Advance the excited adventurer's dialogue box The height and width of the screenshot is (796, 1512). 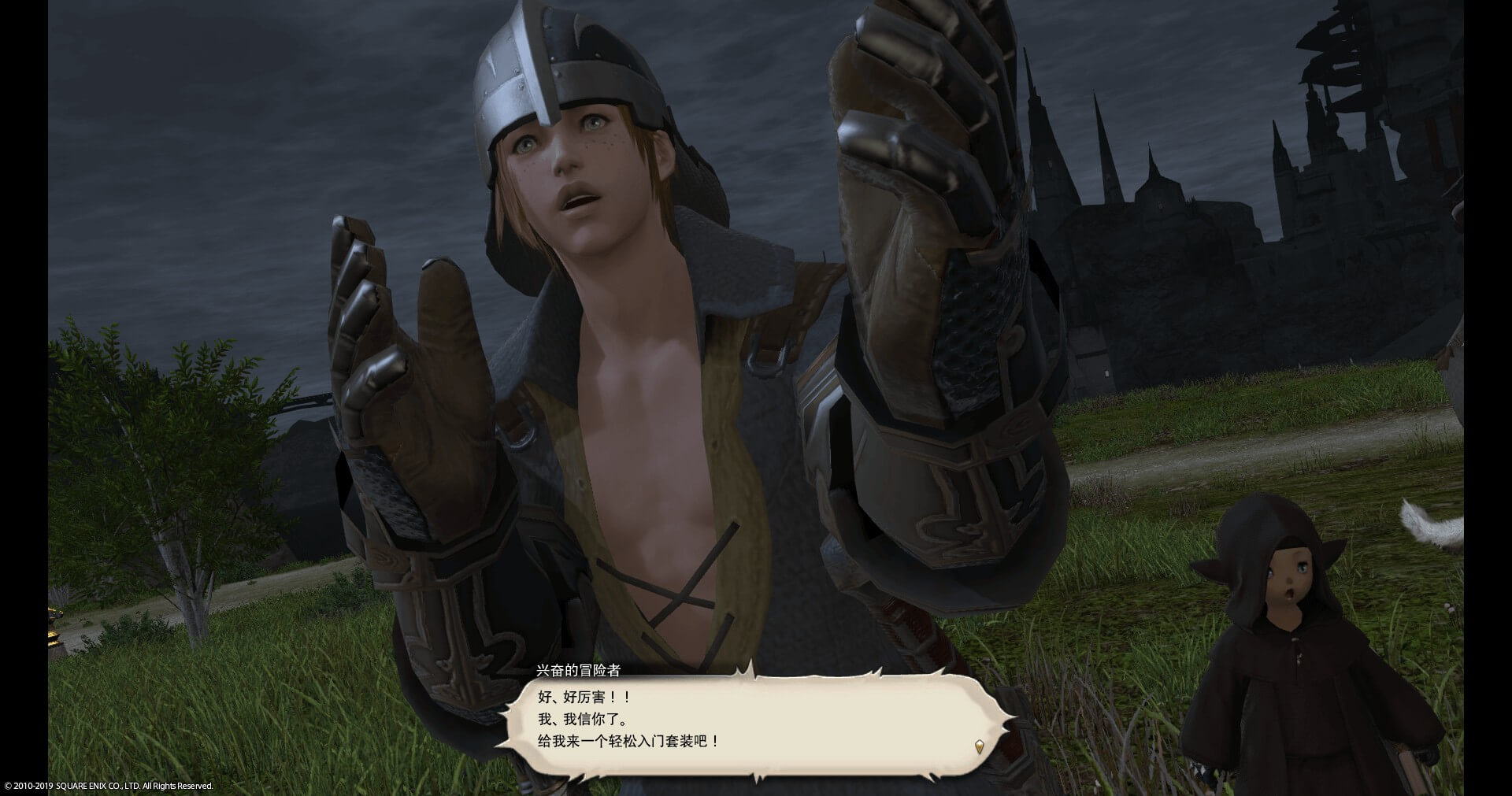[754, 719]
